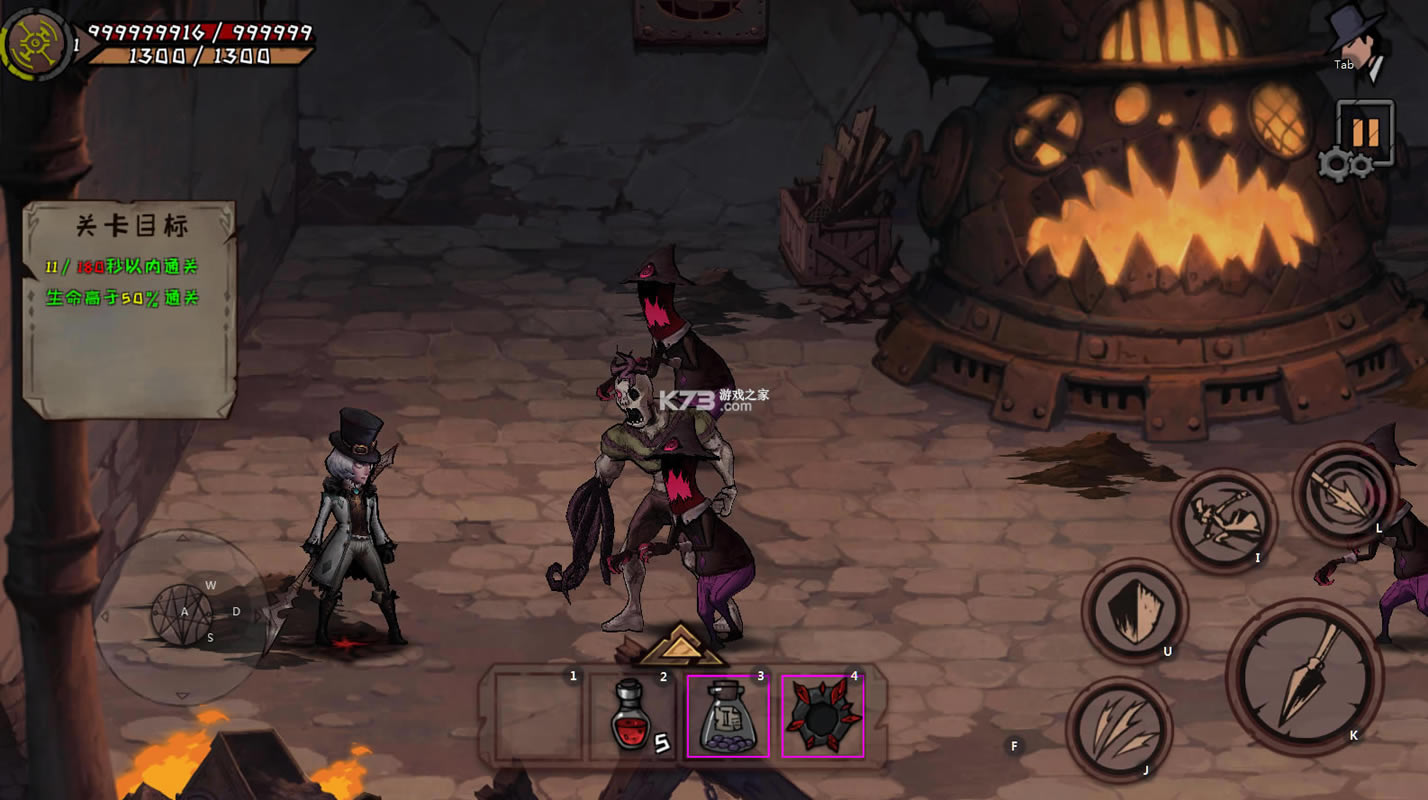Select the red spiked bomb item slot
This screenshot has width=1428, height=800.
(x=822, y=716)
